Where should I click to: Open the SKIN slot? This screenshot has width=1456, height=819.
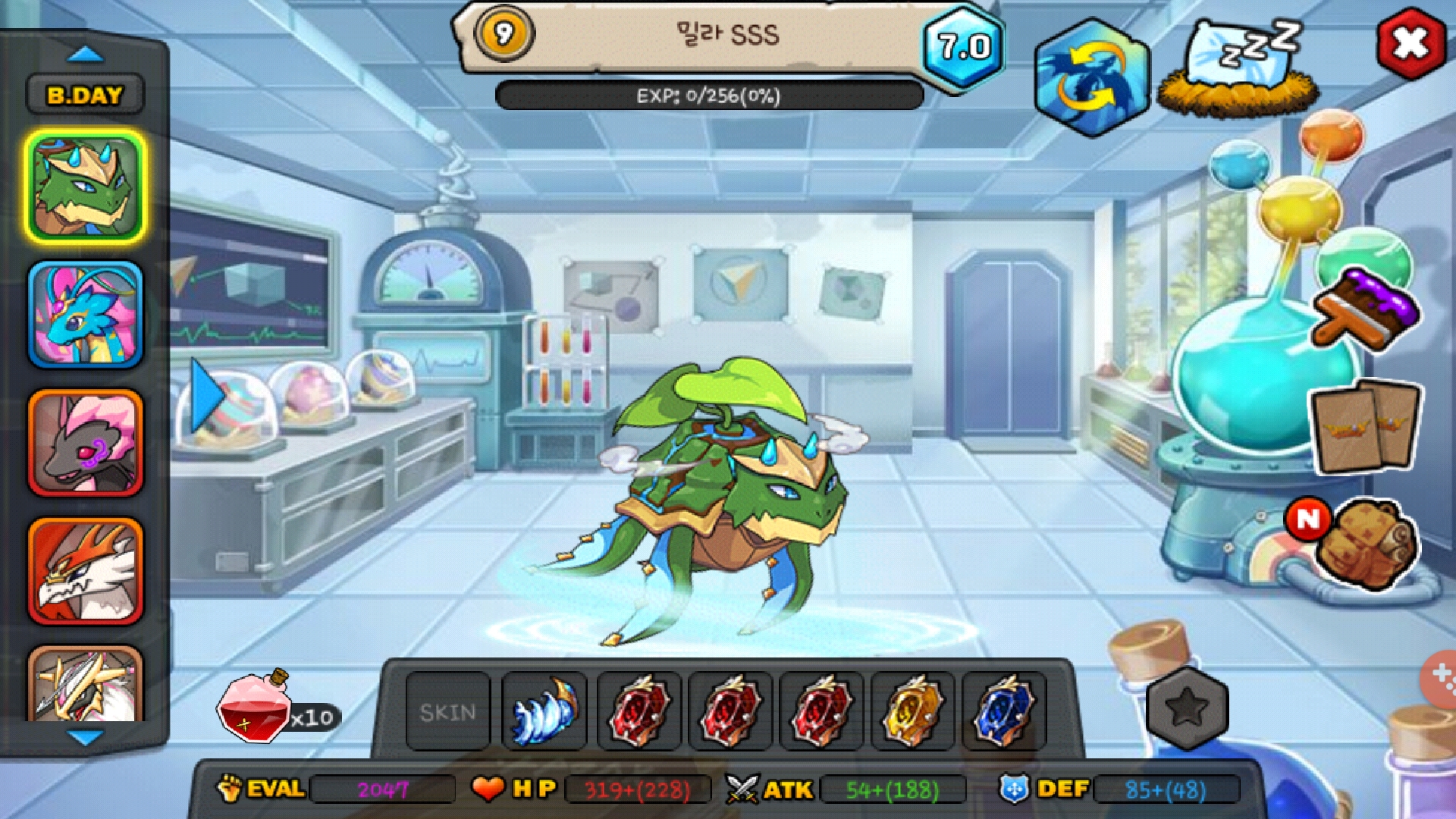(x=447, y=711)
